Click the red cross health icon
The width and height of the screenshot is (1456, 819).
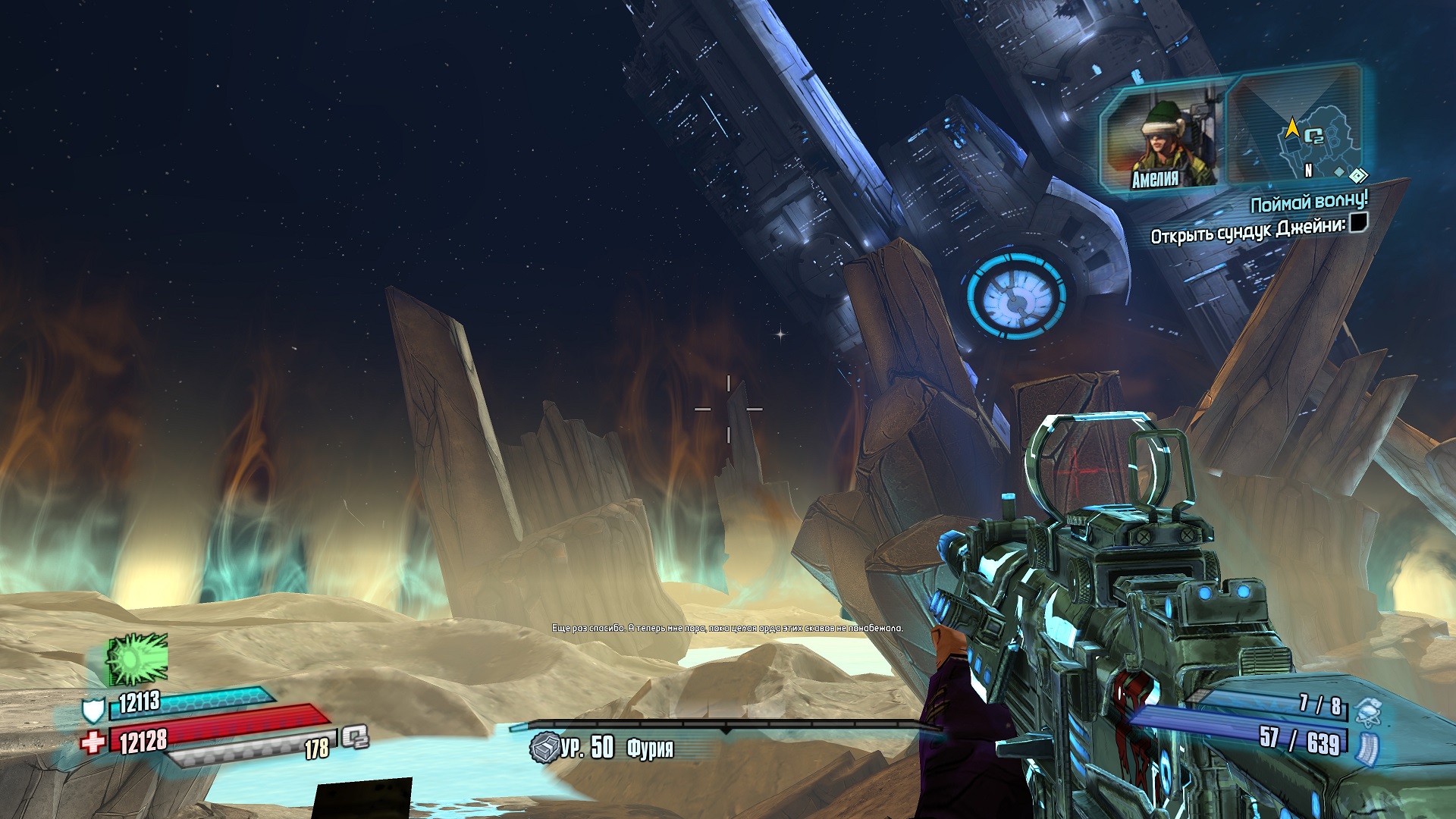(x=93, y=742)
